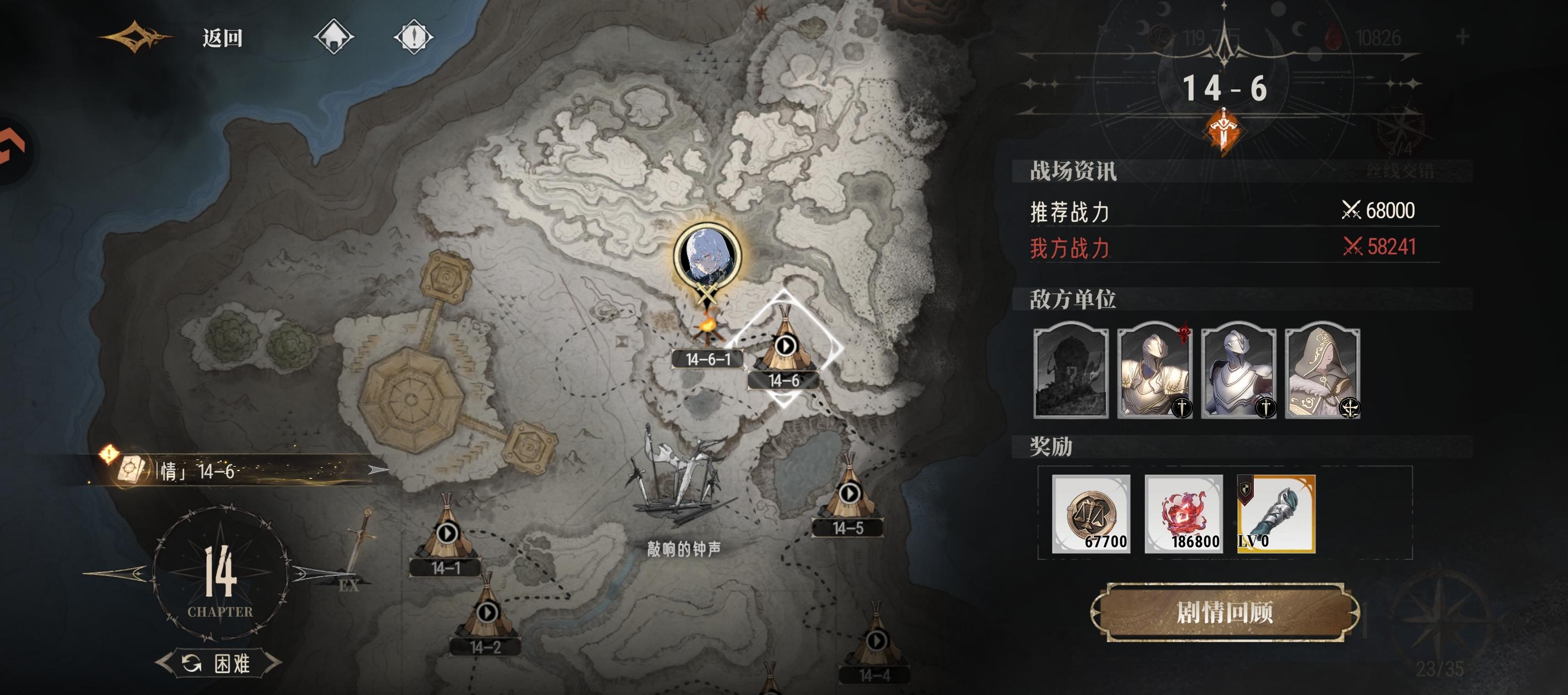Click the exclamation notice icon near 返回
Viewport: 1568px width, 695px height.
point(416,38)
